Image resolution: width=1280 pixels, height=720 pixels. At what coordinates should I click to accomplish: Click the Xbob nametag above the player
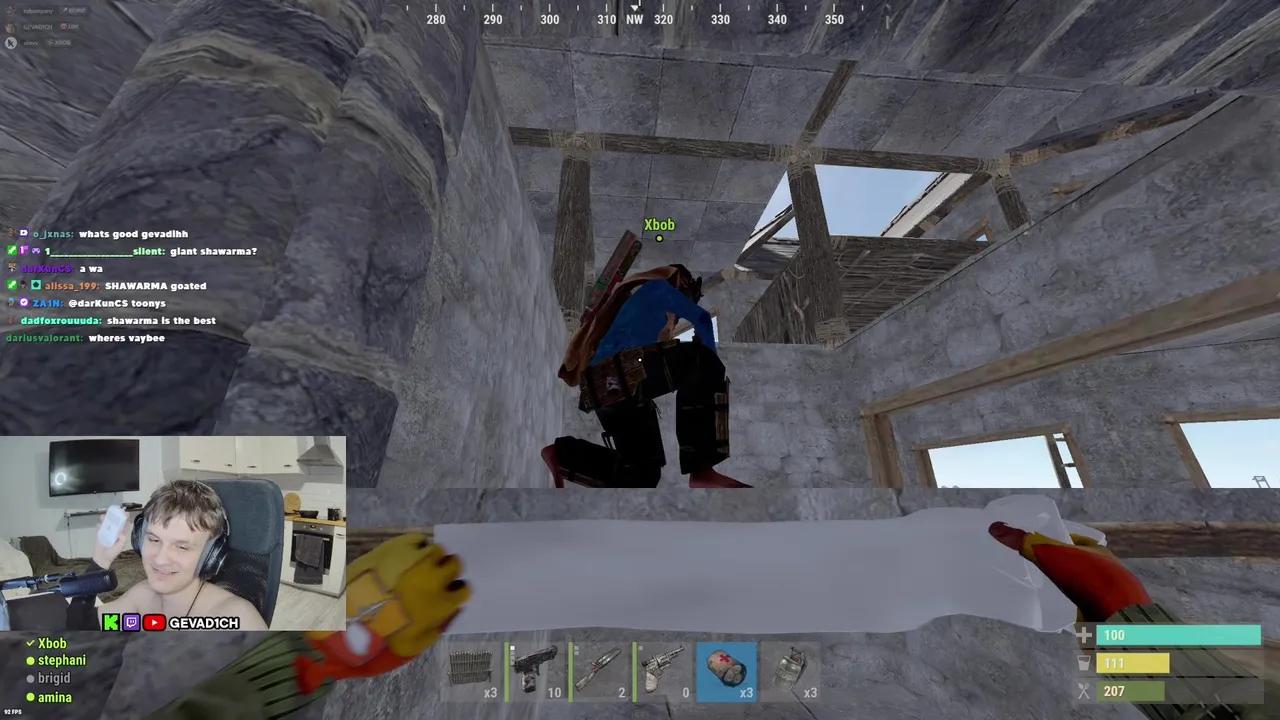(659, 224)
